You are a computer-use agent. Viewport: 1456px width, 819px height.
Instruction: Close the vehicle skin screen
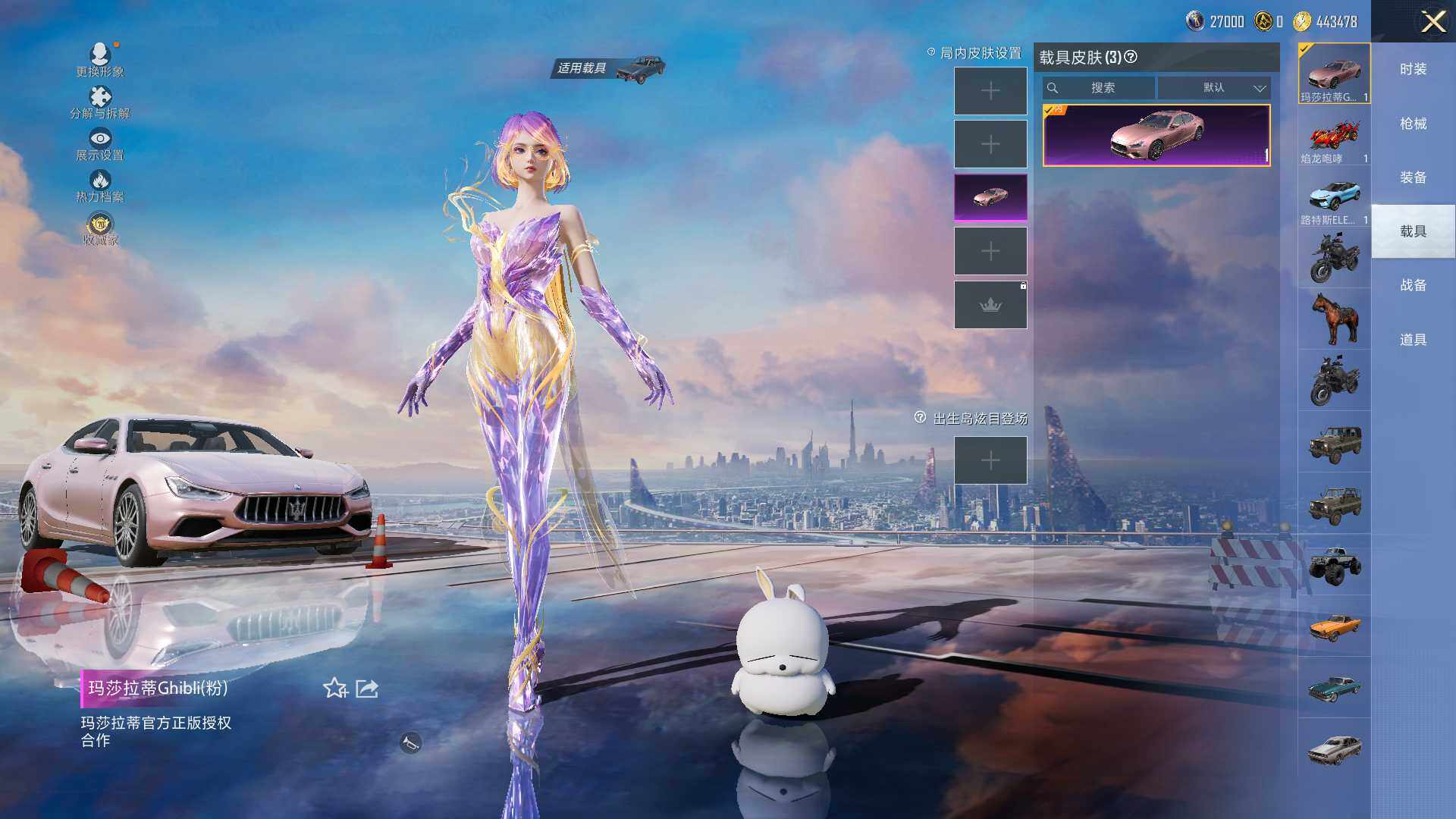(1432, 21)
